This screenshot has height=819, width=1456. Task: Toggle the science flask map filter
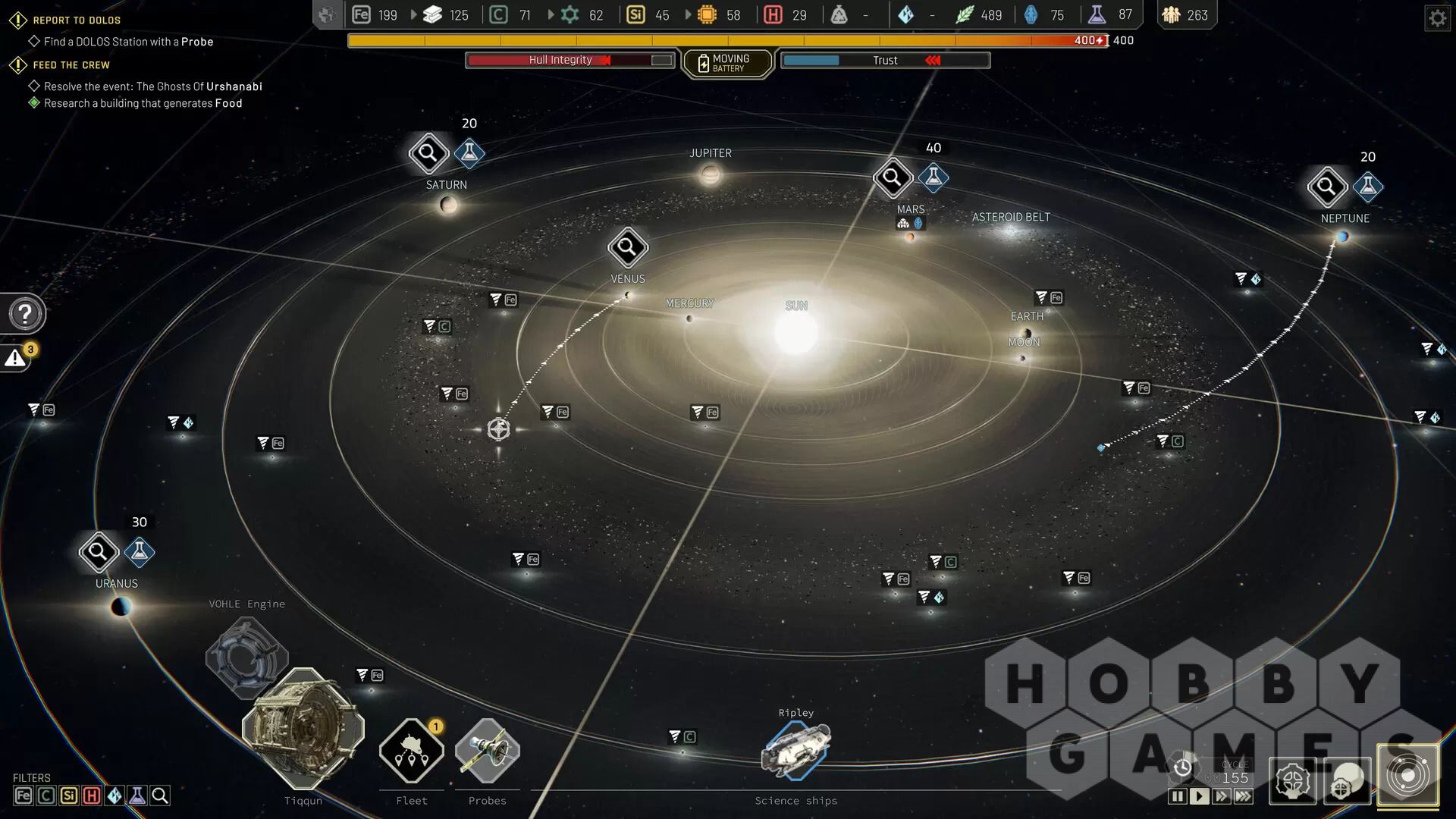pos(137,795)
